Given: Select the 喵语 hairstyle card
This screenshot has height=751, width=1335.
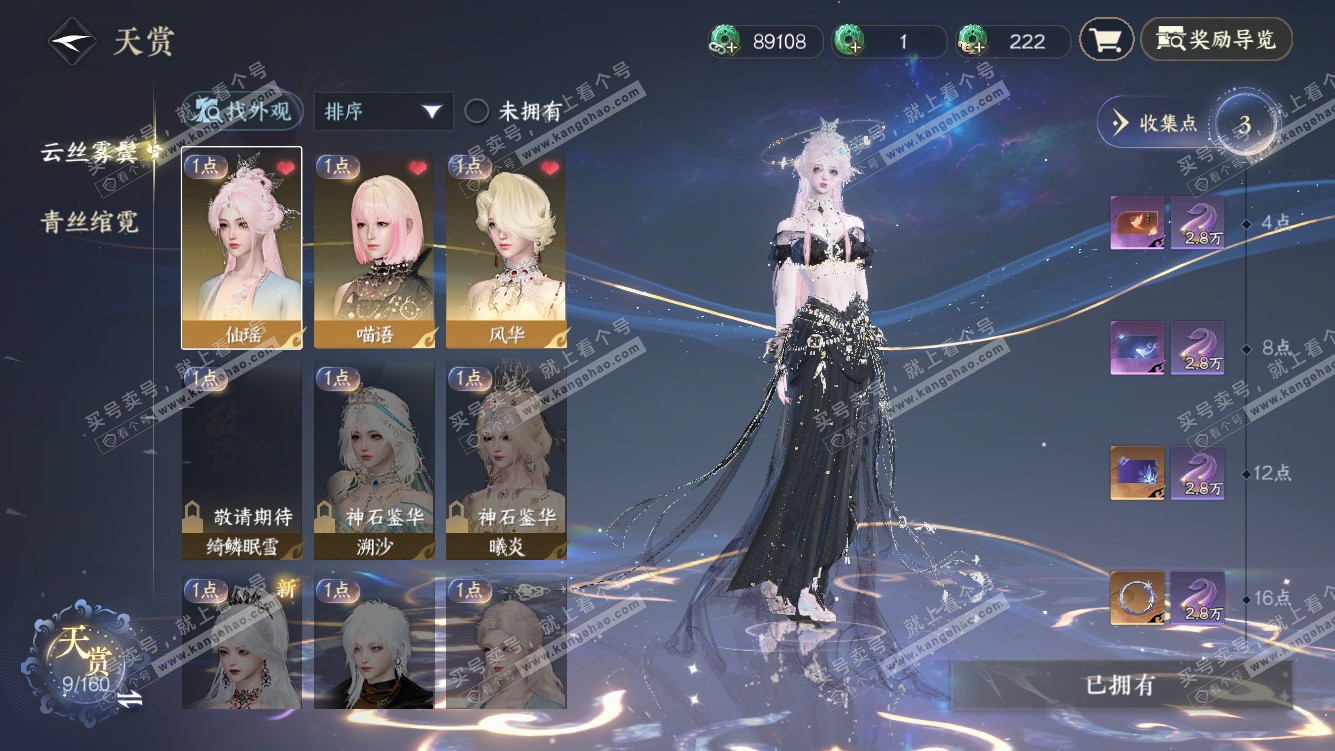Looking at the screenshot, I should pyautogui.click(x=374, y=249).
